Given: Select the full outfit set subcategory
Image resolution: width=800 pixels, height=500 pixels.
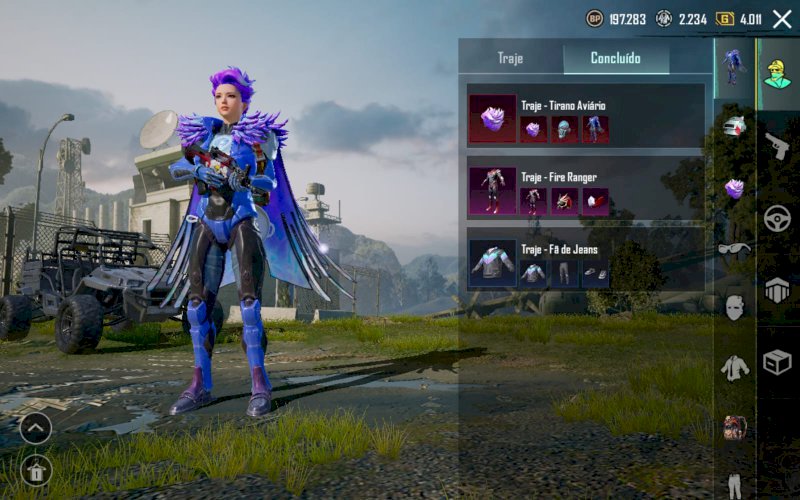Looking at the screenshot, I should (x=735, y=66).
